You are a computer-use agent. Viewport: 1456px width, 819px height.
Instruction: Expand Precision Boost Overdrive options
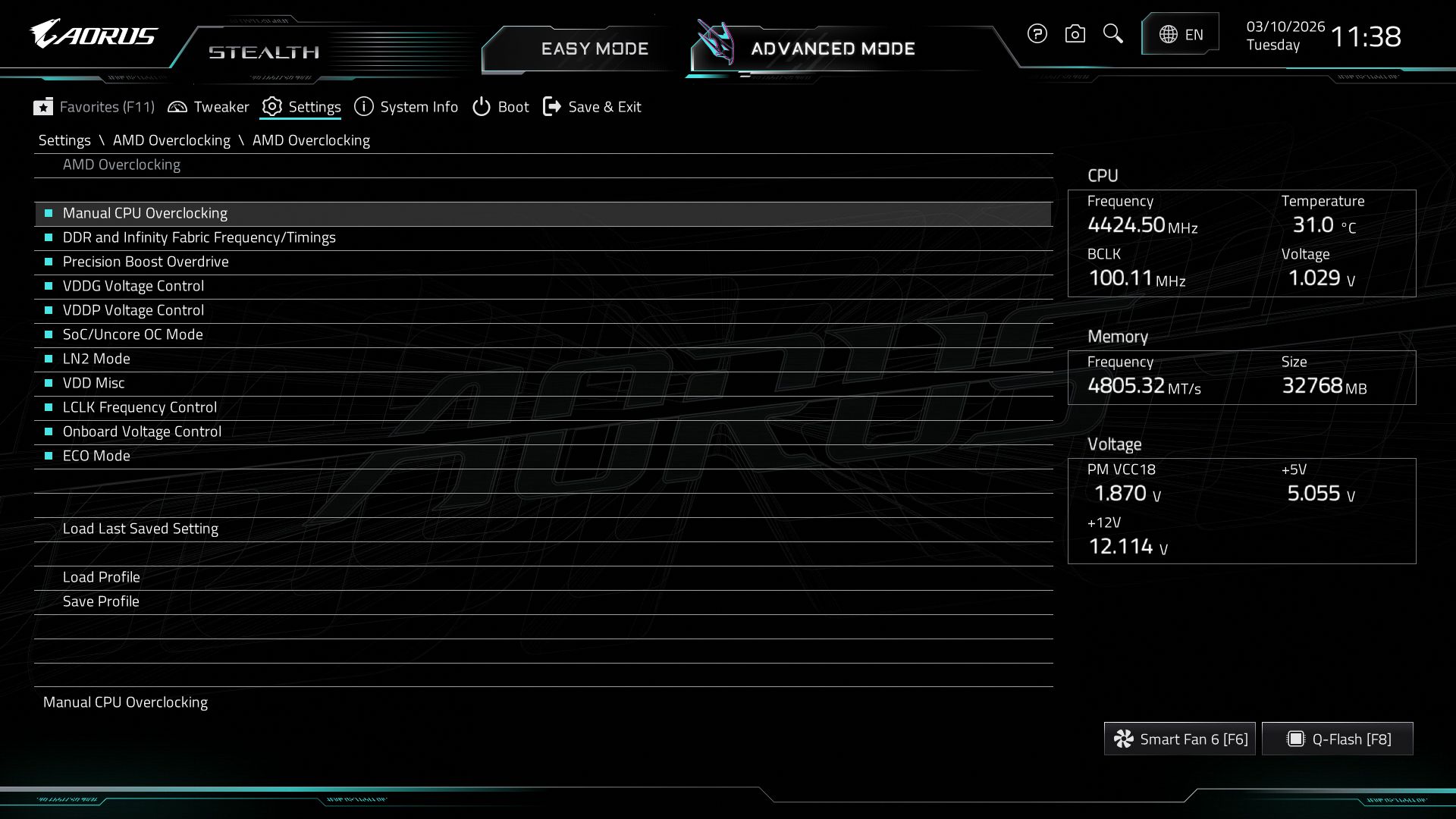(146, 262)
